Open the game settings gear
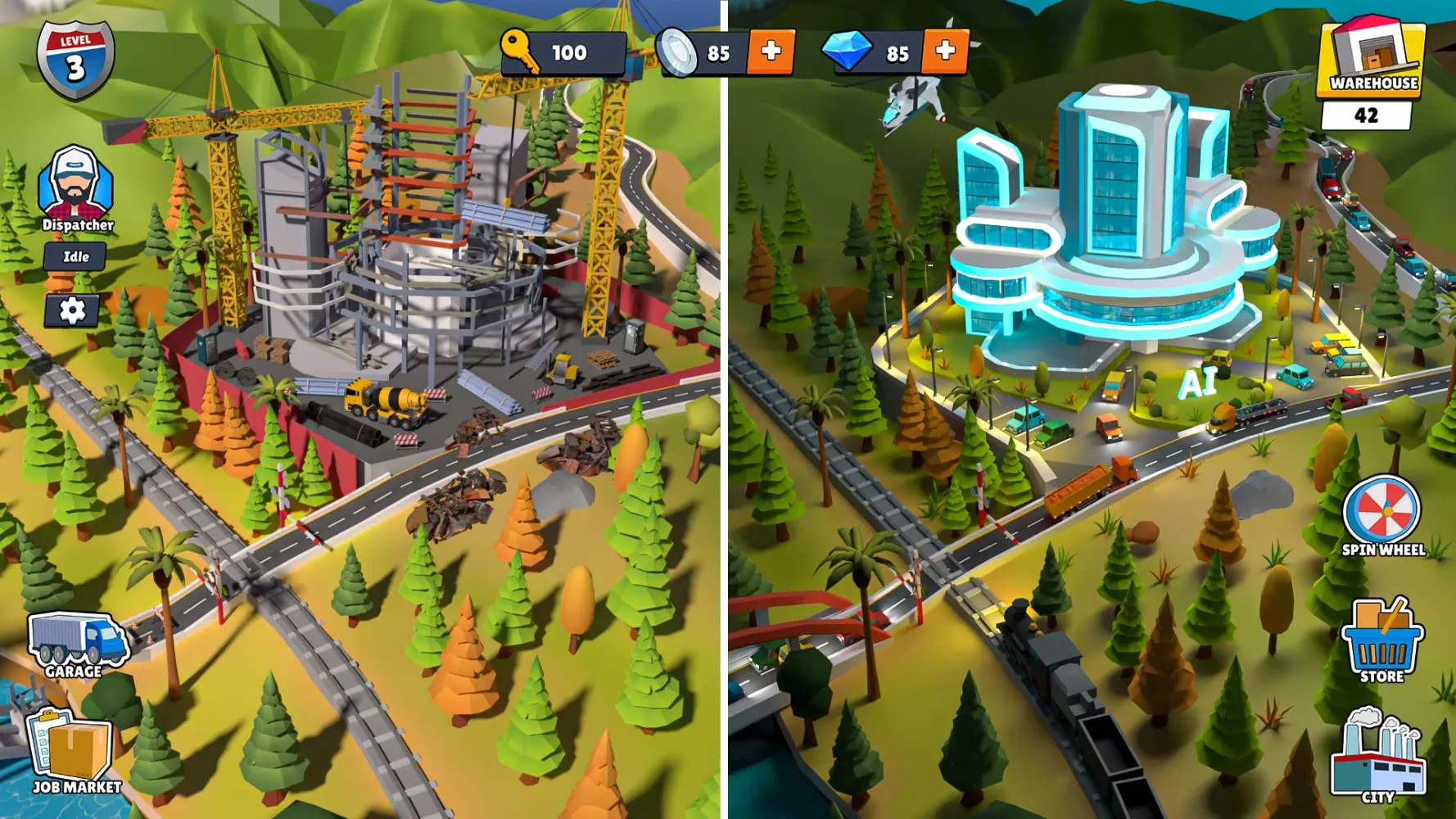1456x819 pixels. point(74,311)
